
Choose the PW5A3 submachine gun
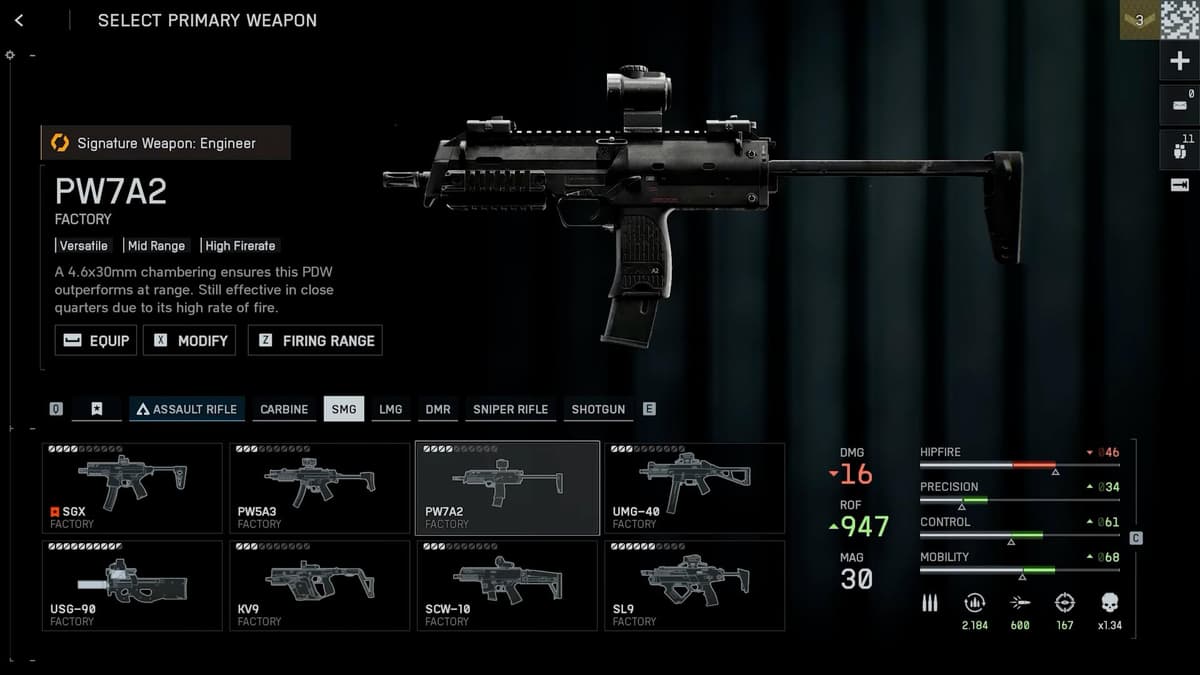319,488
